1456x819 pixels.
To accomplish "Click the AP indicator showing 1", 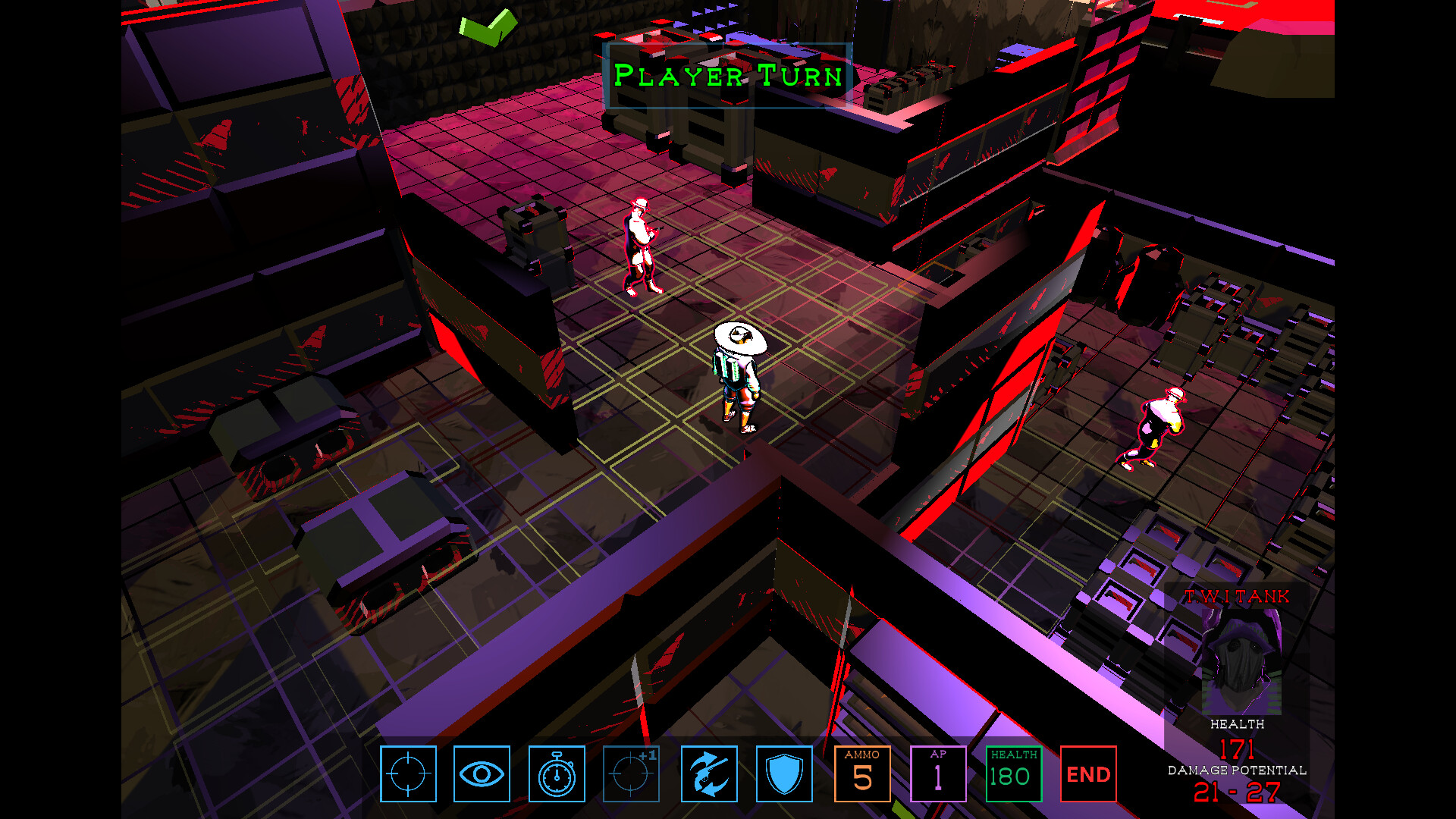I will point(938,774).
